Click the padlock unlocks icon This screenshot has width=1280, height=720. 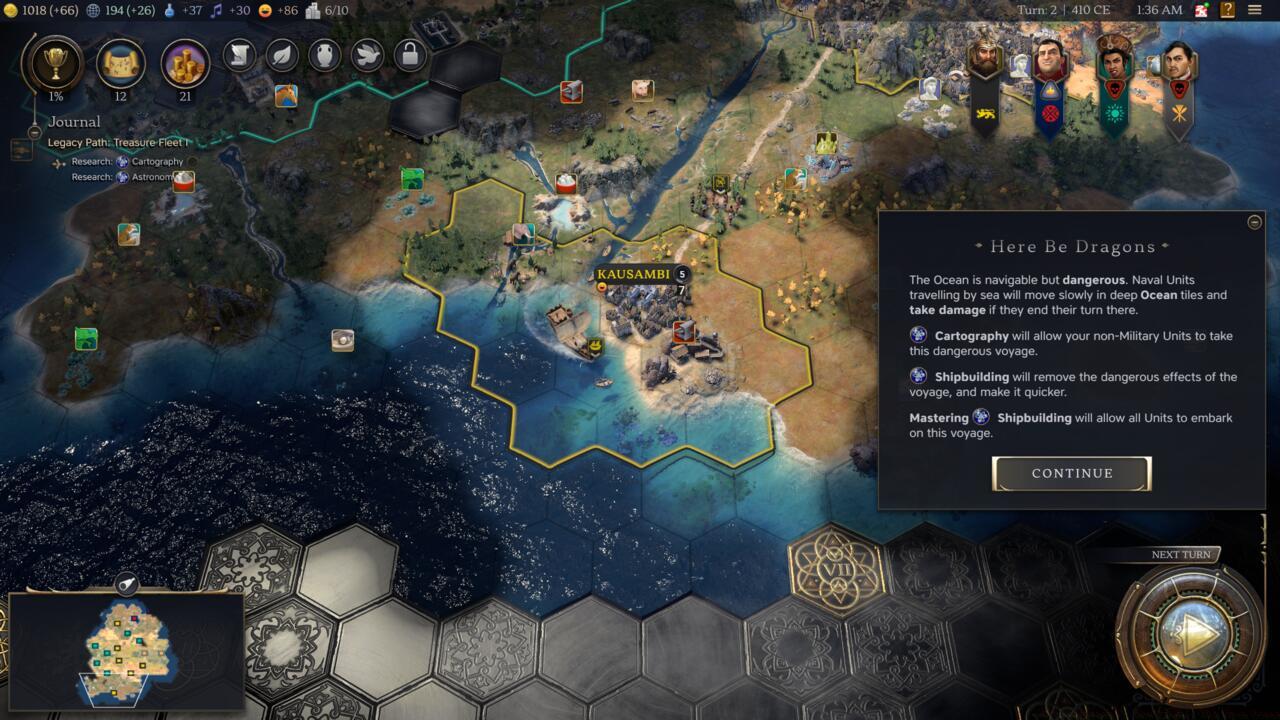tap(410, 55)
